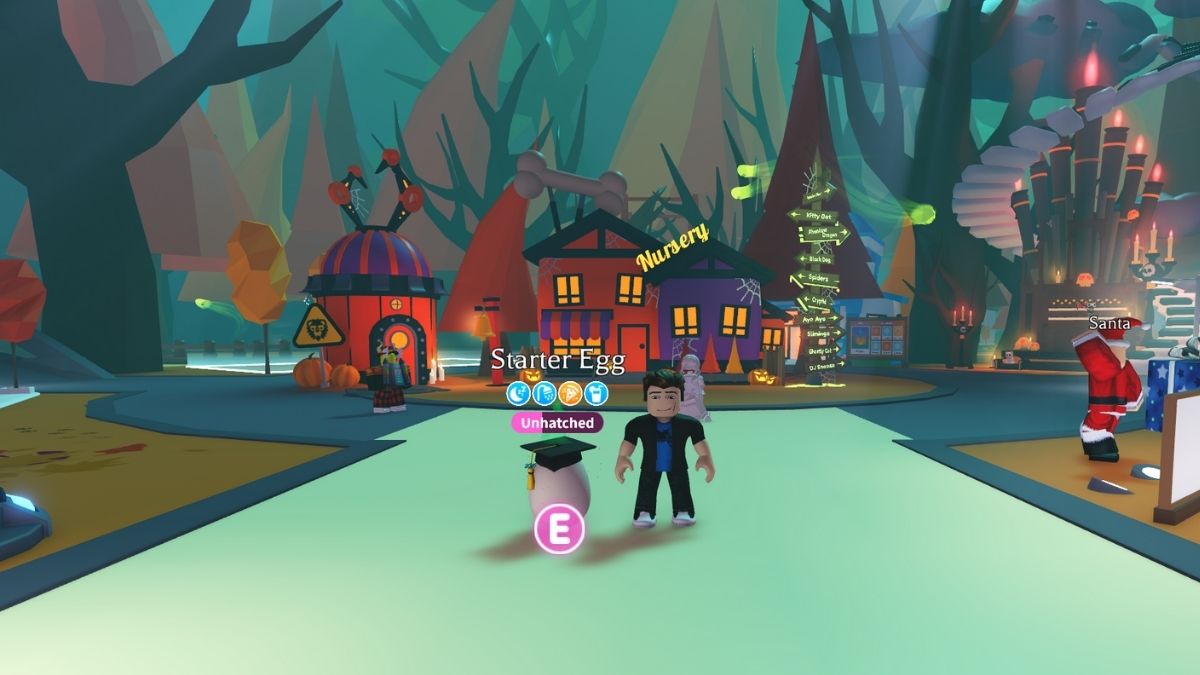The width and height of the screenshot is (1200, 675).
Task: Select the shower need icon
Action: (x=544, y=393)
